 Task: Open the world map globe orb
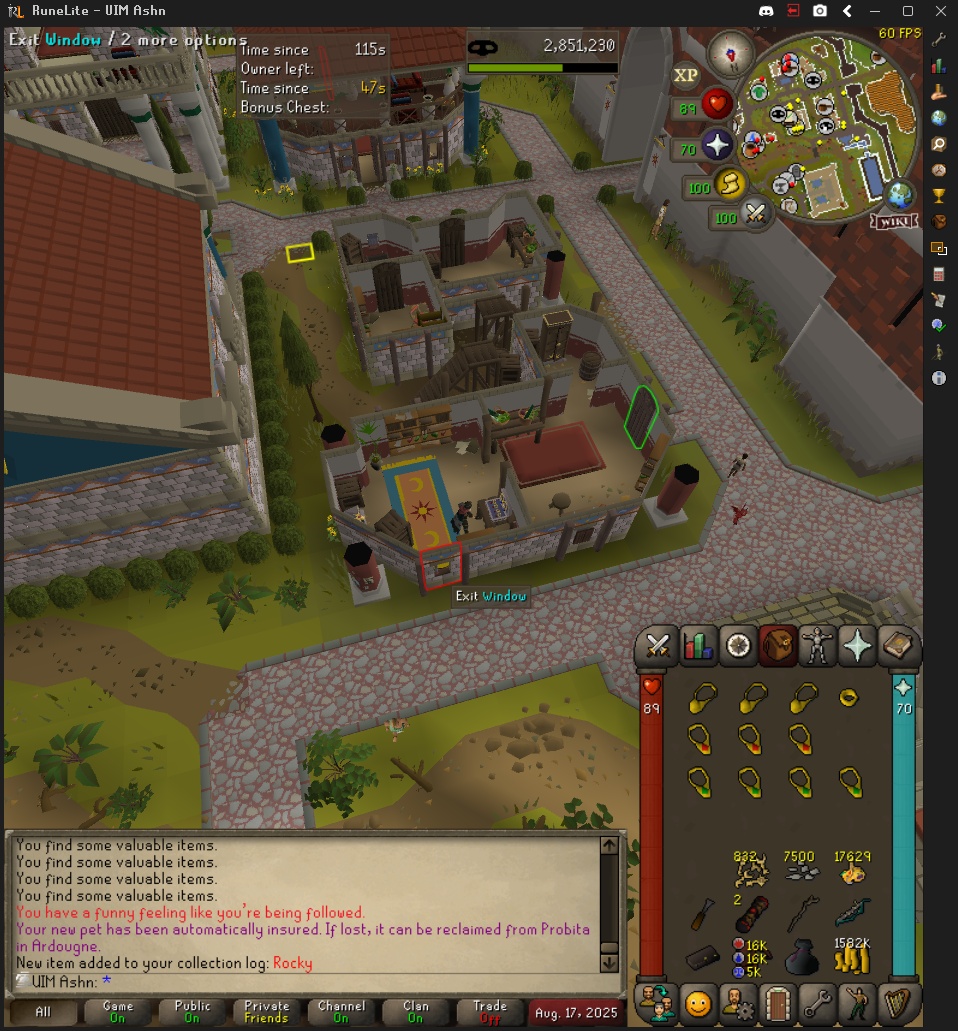(901, 193)
